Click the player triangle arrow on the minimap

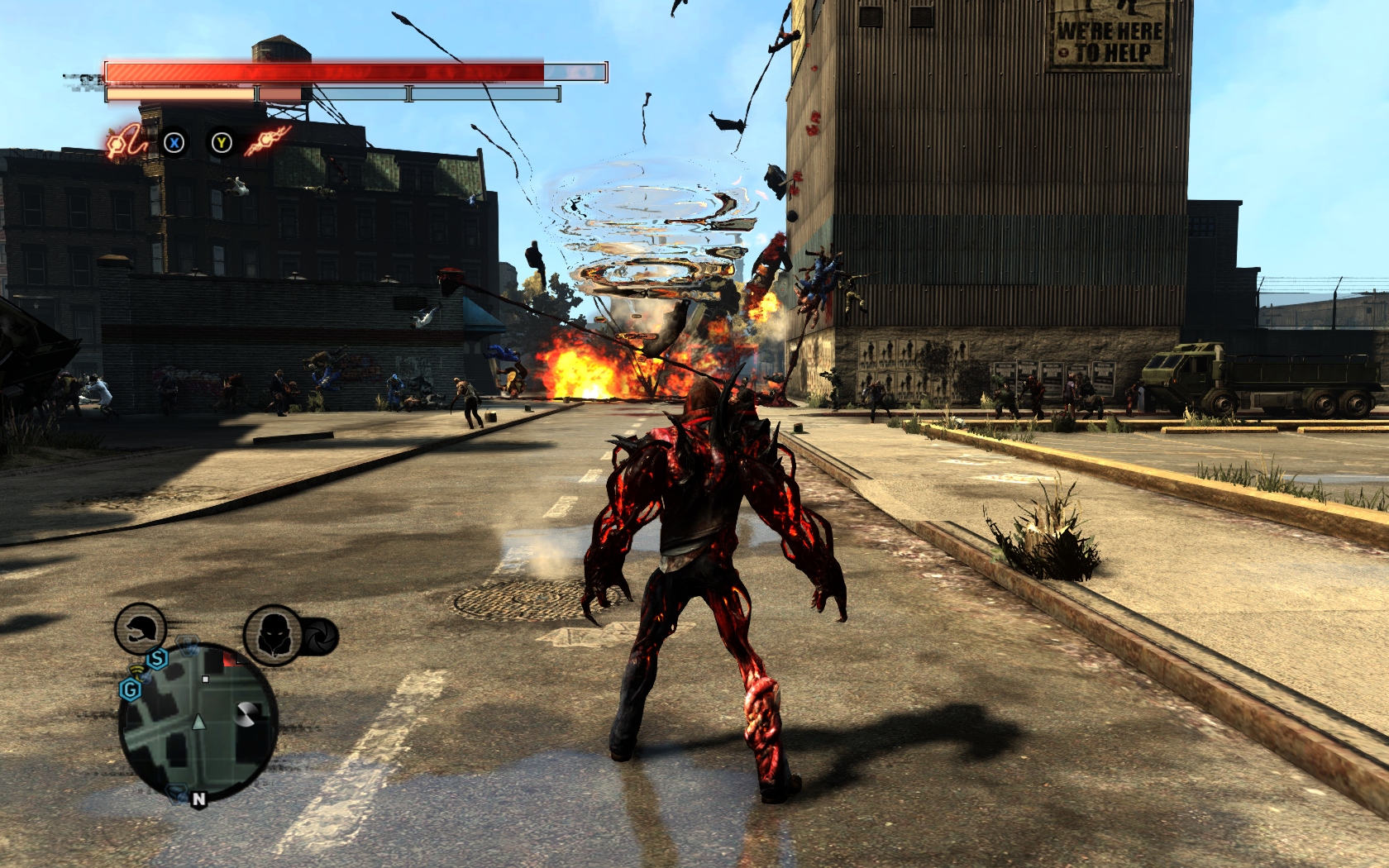[x=198, y=722]
